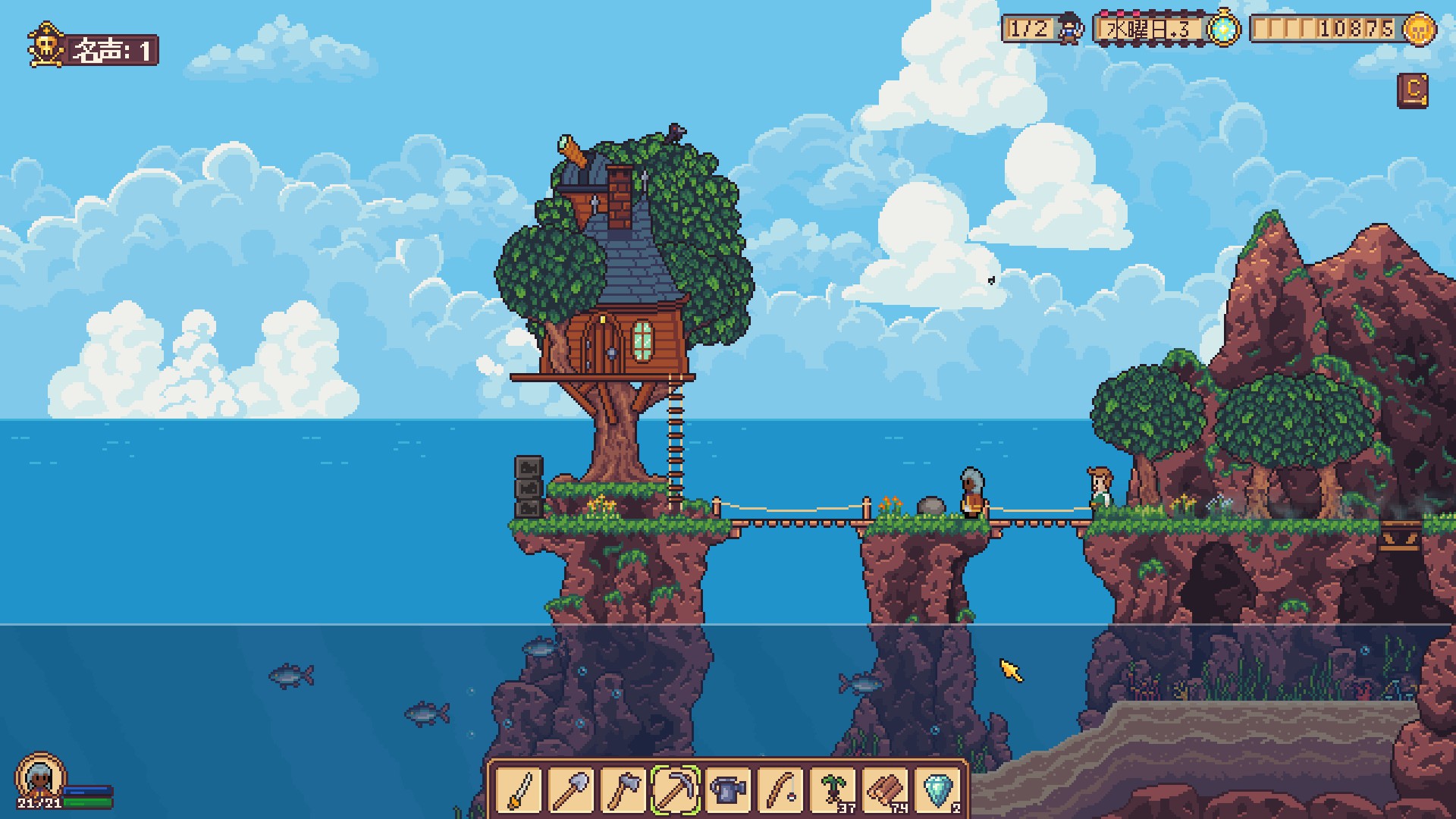Click the gold skull coin icon
The width and height of the screenshot is (1456, 819).
[1420, 30]
